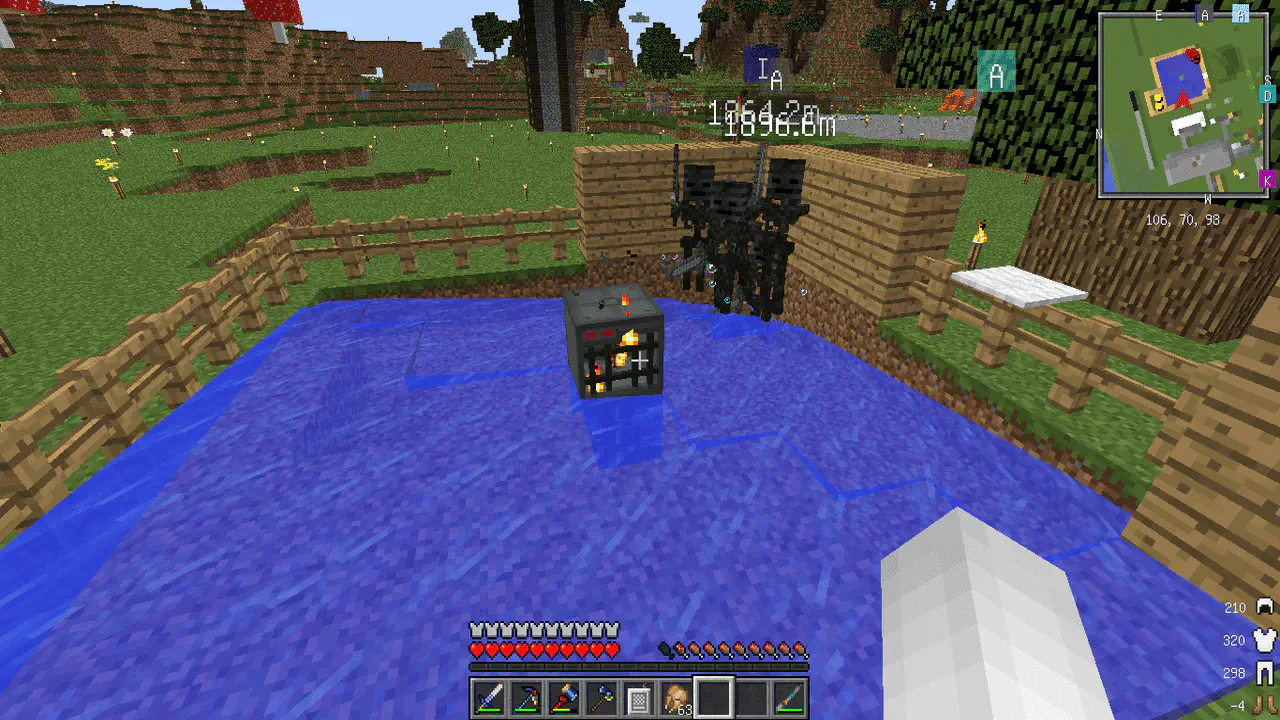
Task: Select the magenta K waypoint on the minimap
Action: point(1267,179)
